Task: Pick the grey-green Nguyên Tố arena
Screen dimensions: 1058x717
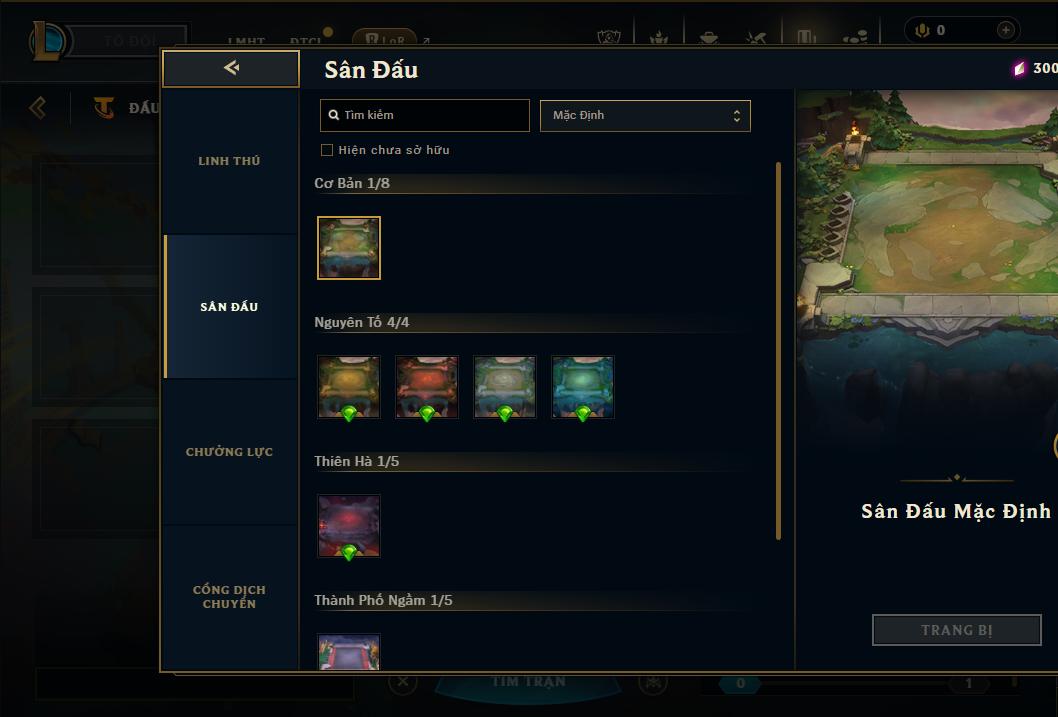Action: (x=505, y=386)
